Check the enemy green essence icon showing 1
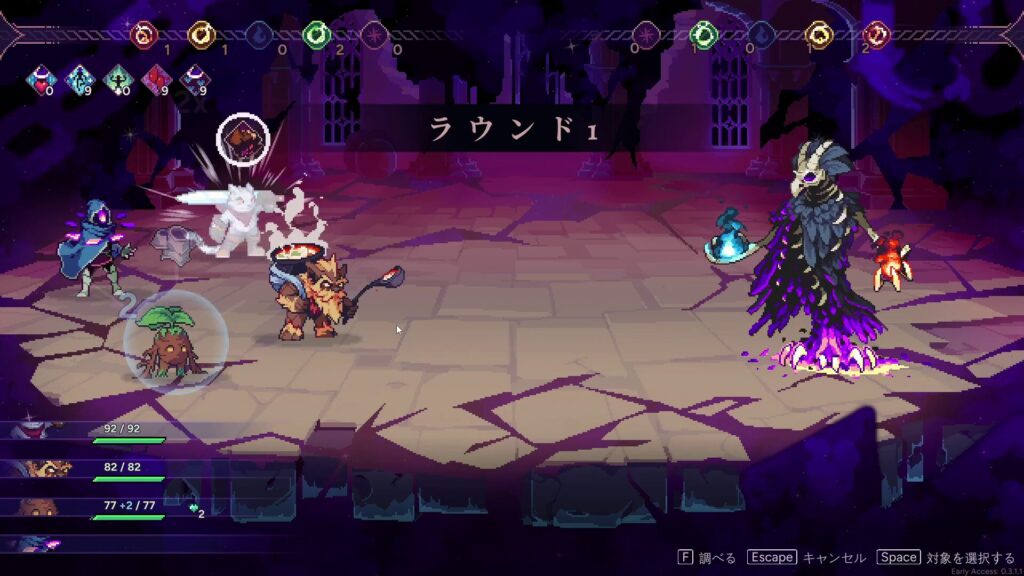1024x576 pixels. click(704, 35)
